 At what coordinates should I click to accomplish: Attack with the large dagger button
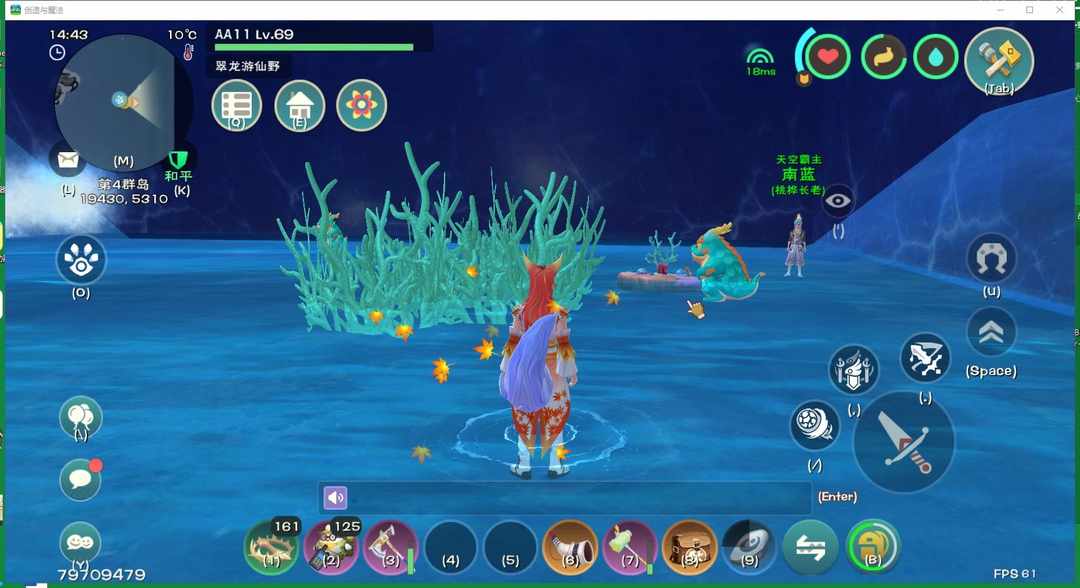(903, 441)
